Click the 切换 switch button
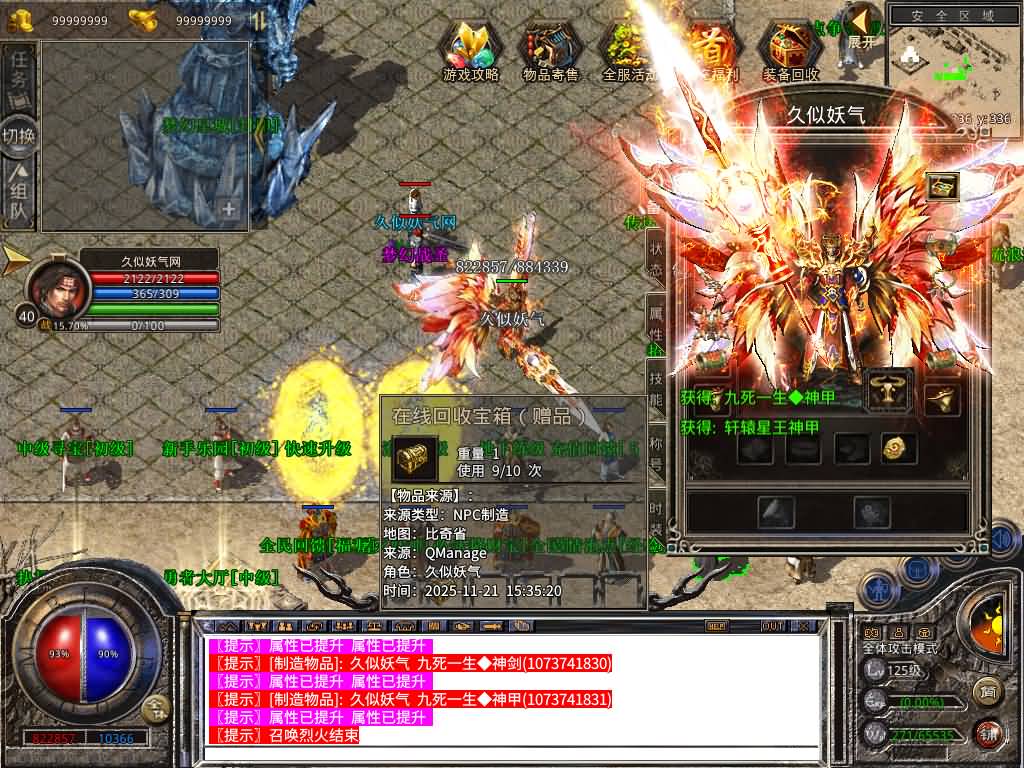This screenshot has width=1024, height=768. pos(19,135)
